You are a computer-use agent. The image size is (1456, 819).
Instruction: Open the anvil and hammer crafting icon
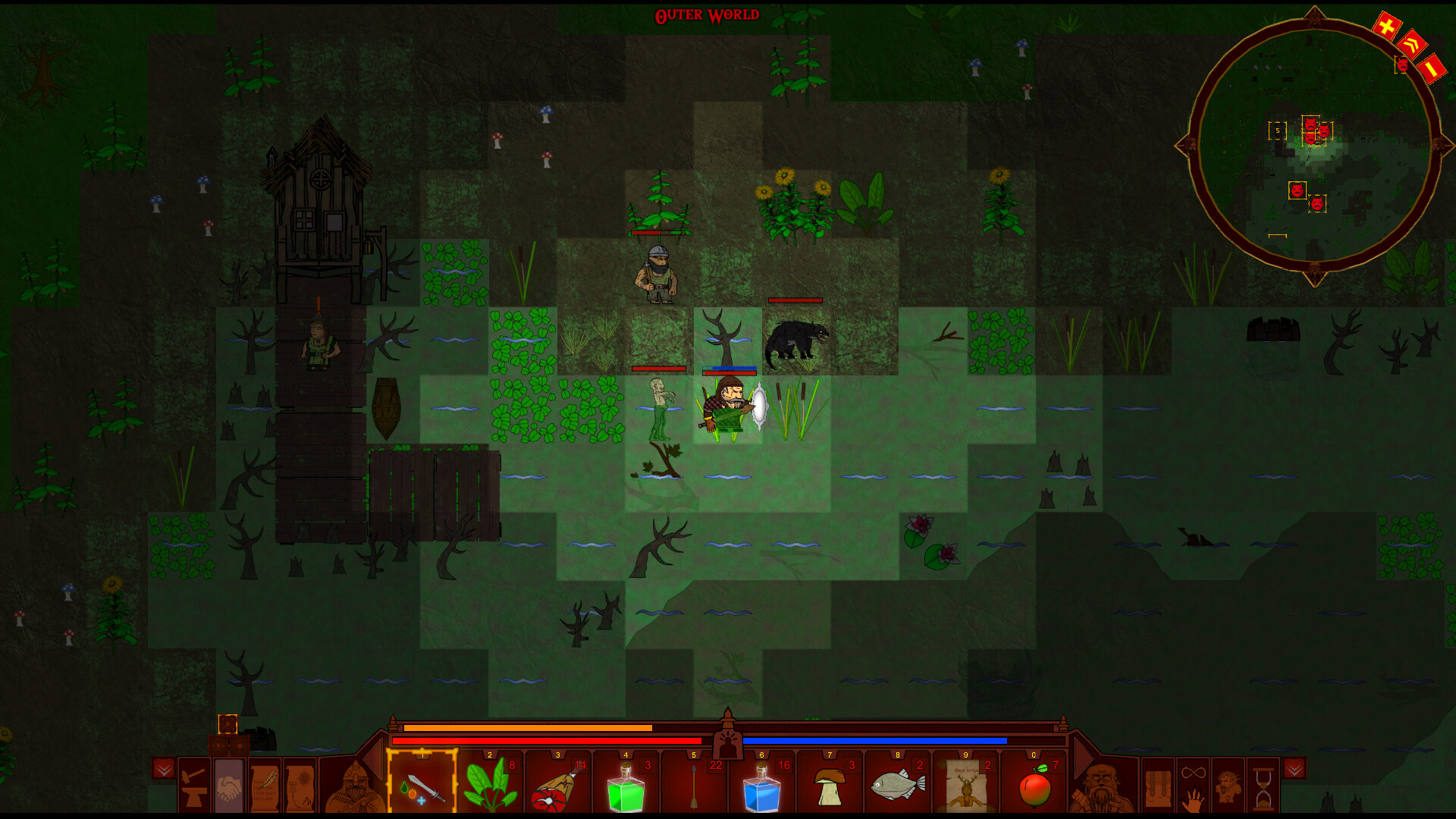click(x=194, y=789)
